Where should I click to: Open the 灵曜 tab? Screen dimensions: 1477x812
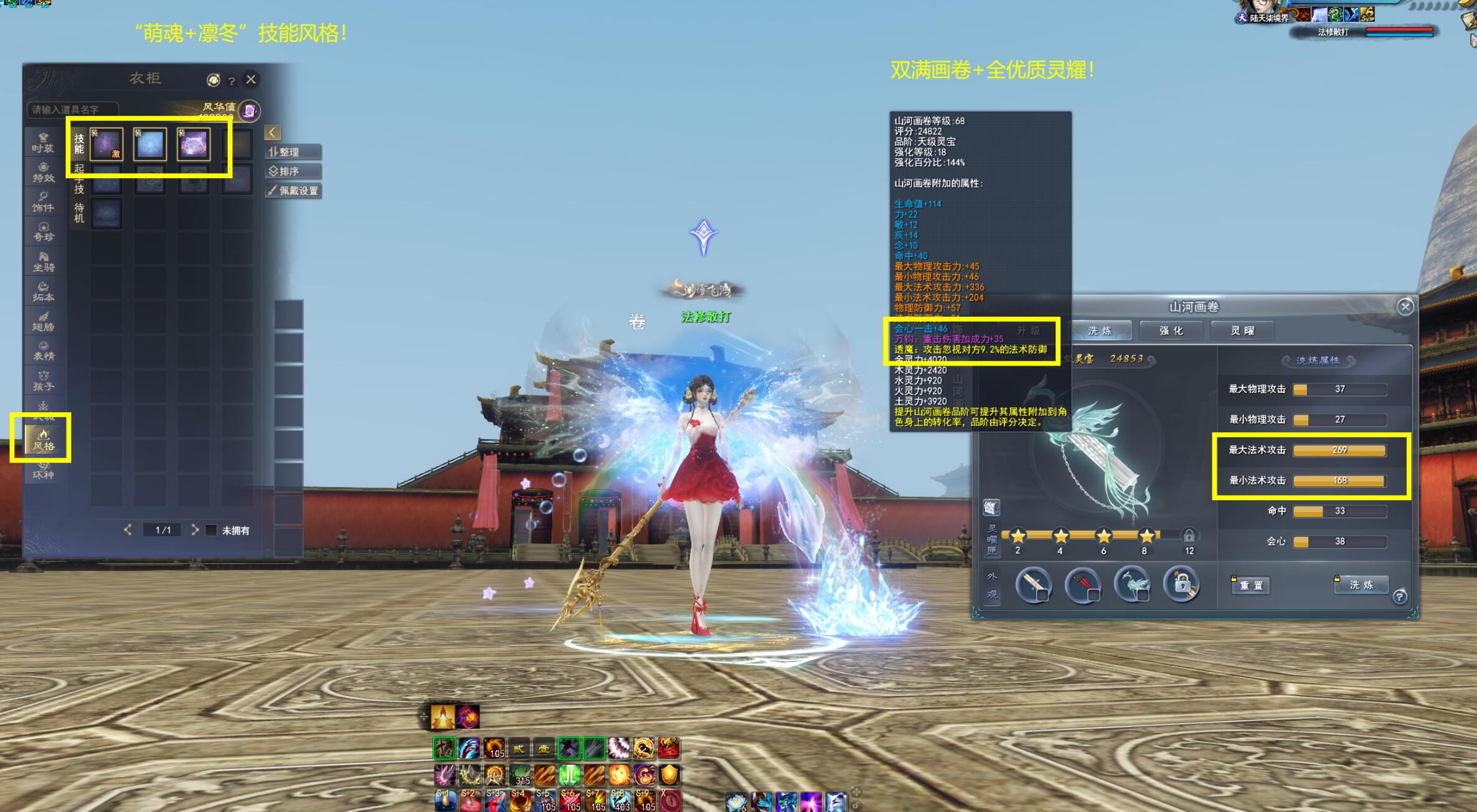pyautogui.click(x=1242, y=331)
